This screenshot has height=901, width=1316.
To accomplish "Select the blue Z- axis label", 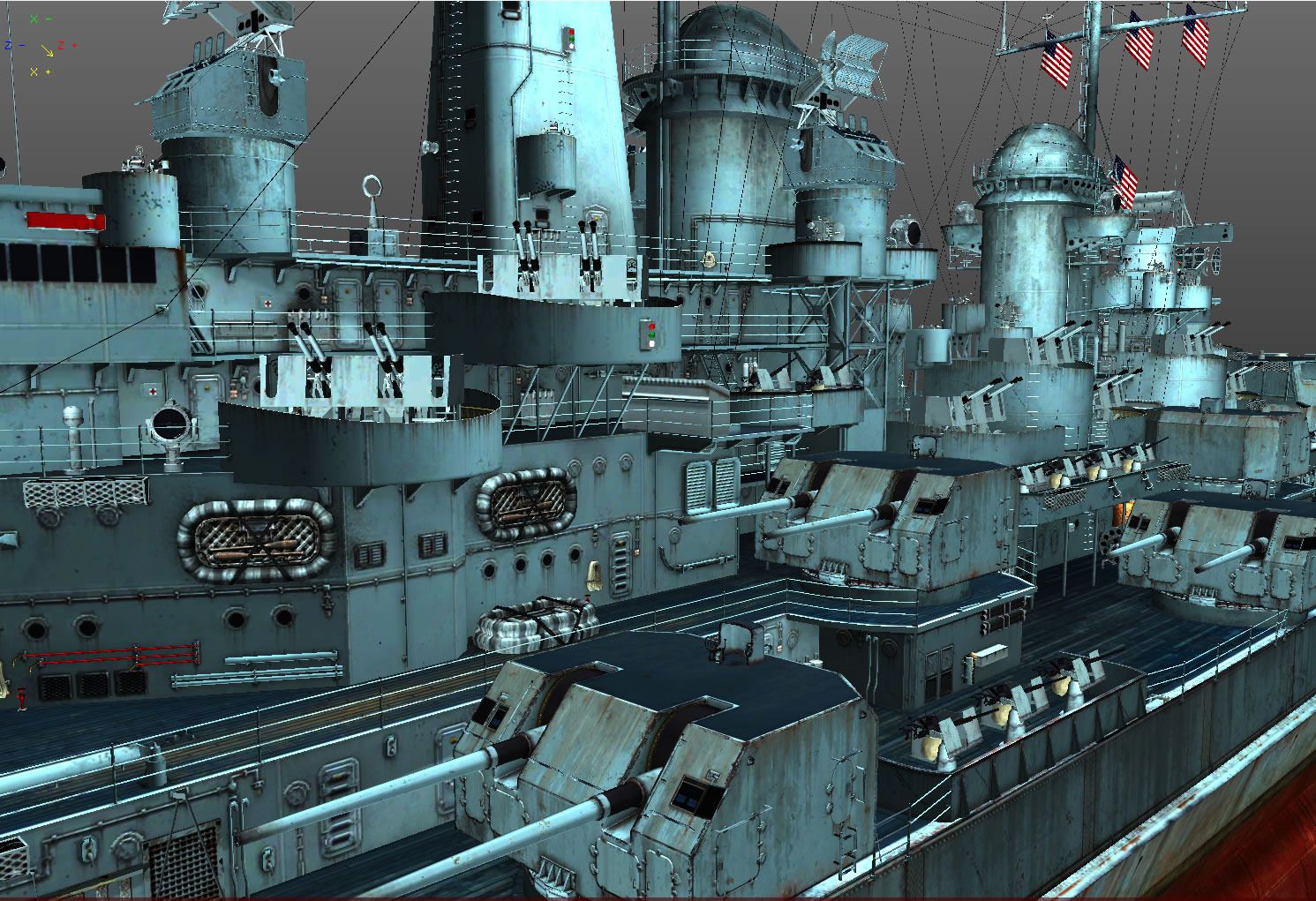I will [13, 45].
